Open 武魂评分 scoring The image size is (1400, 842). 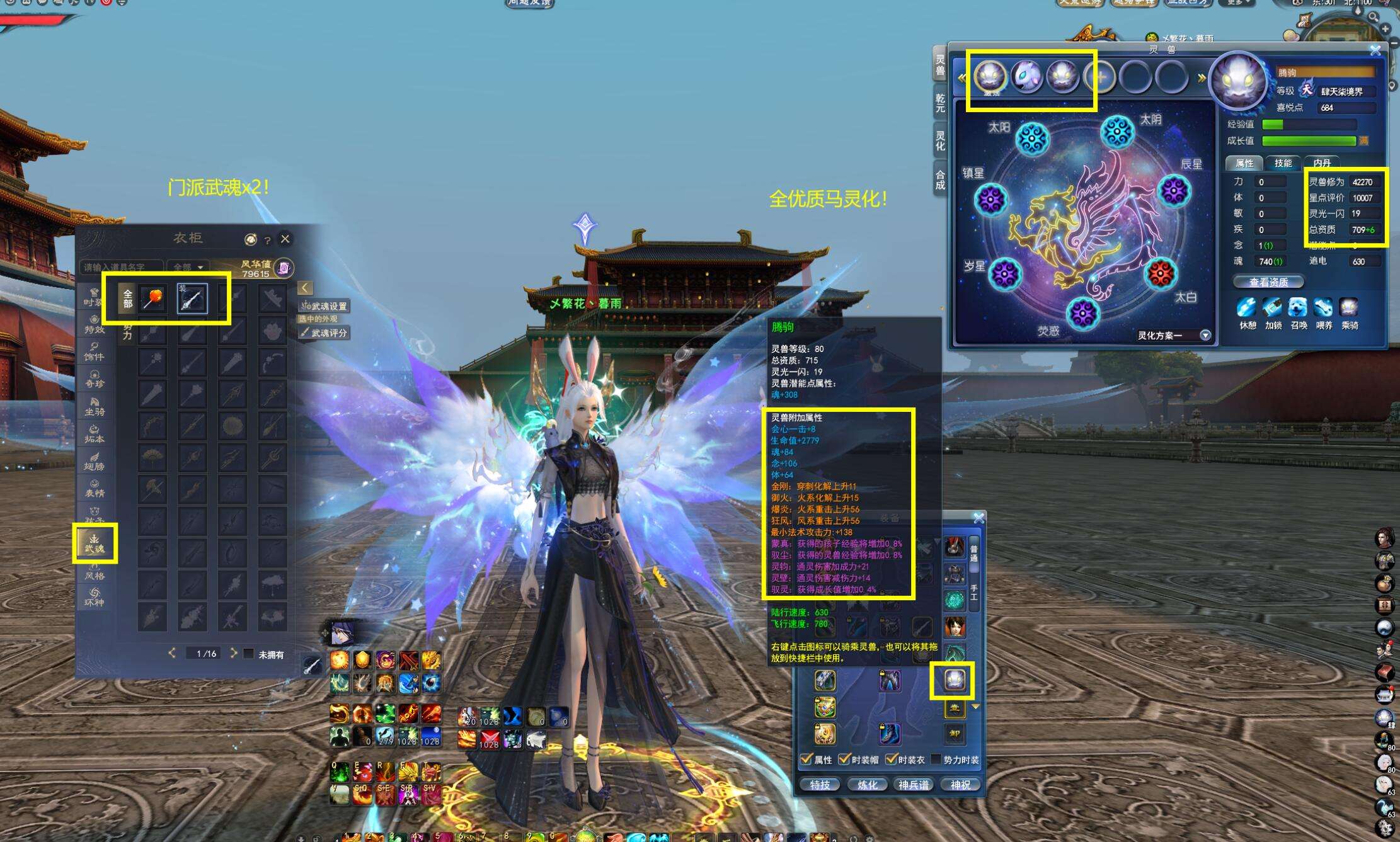[x=325, y=333]
